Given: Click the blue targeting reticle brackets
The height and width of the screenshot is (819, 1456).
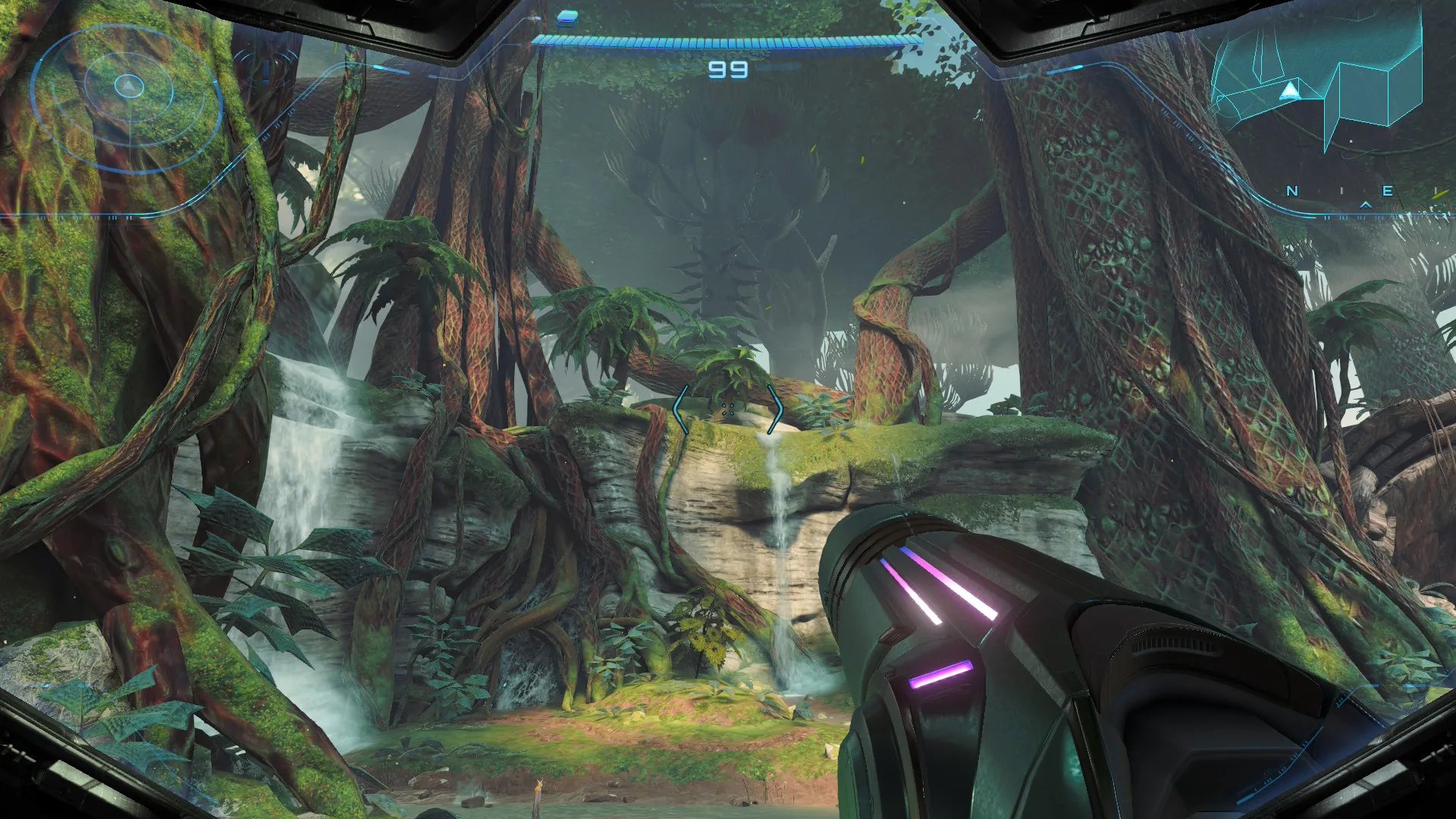Looking at the screenshot, I should 728,410.
